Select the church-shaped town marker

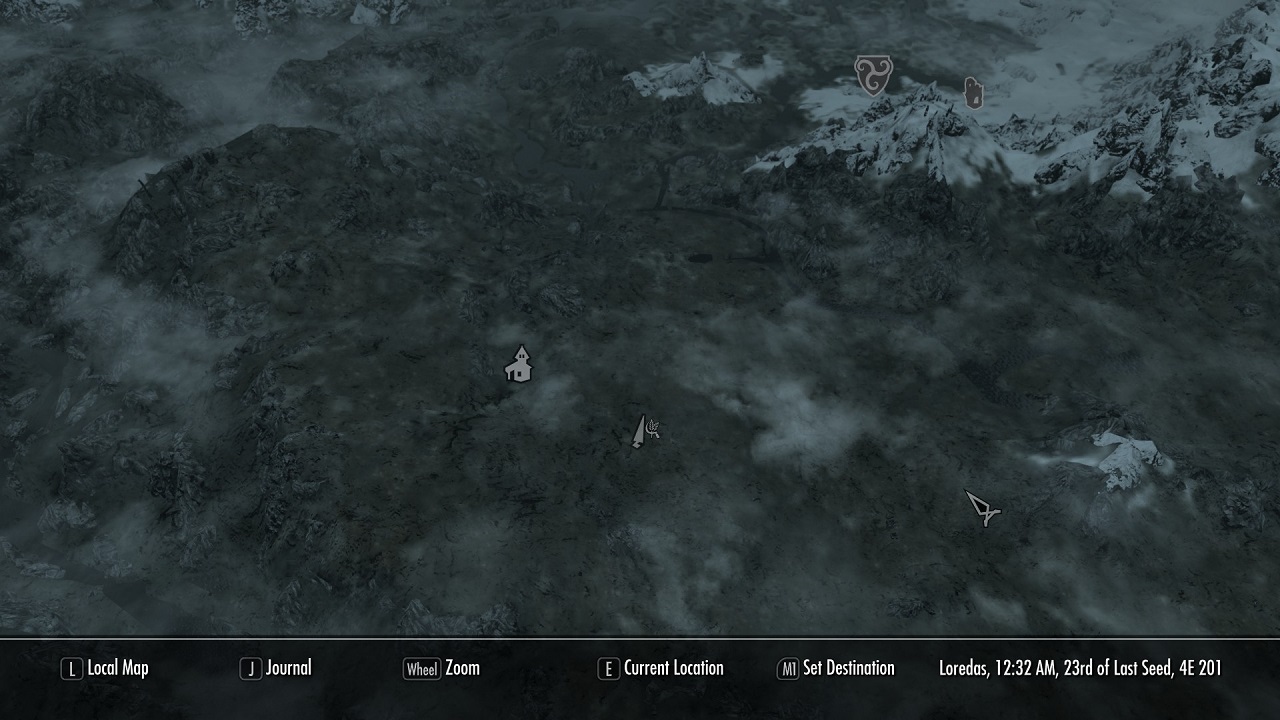(x=518, y=363)
